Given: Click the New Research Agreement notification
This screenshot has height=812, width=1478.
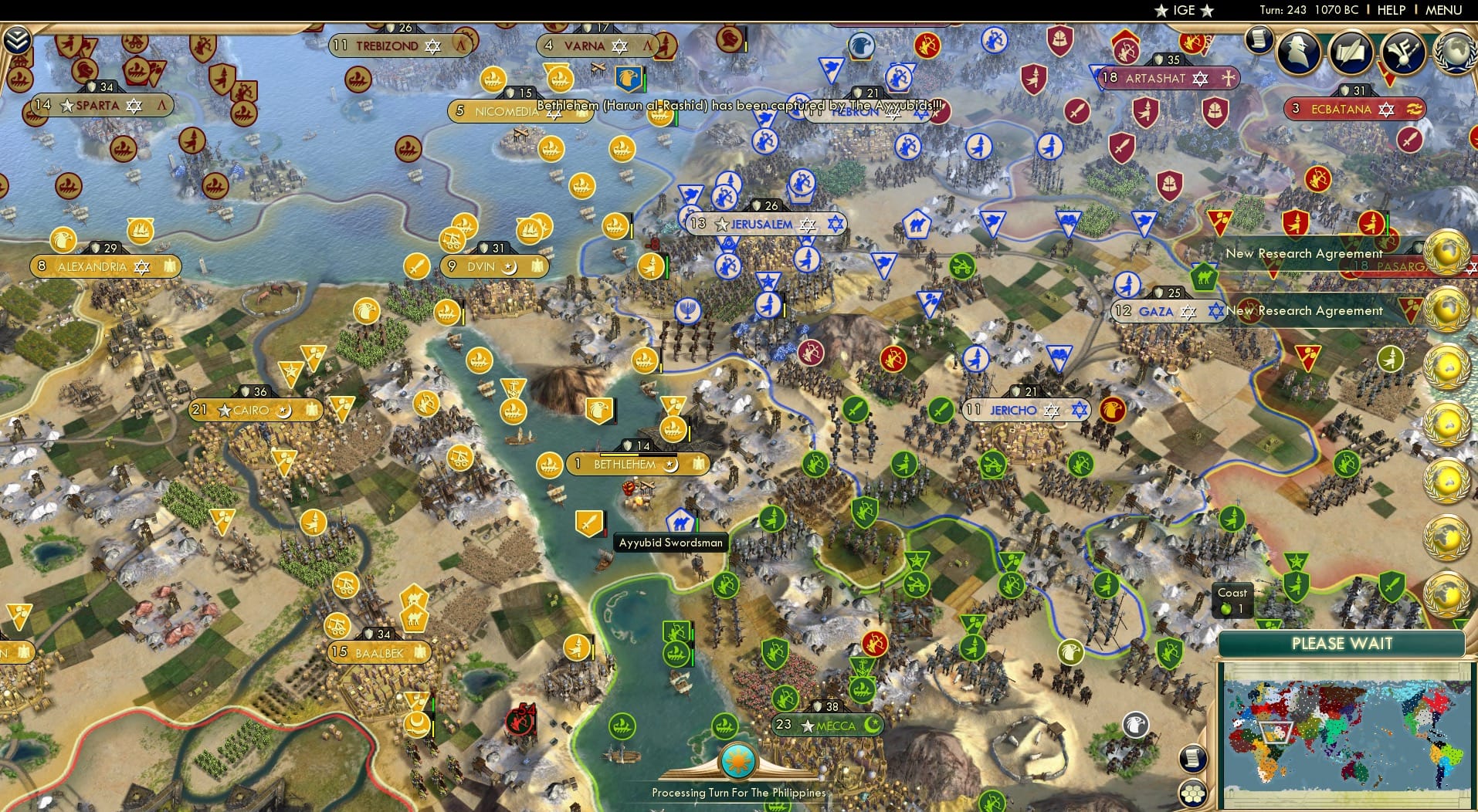Looking at the screenshot, I should point(1305,310).
